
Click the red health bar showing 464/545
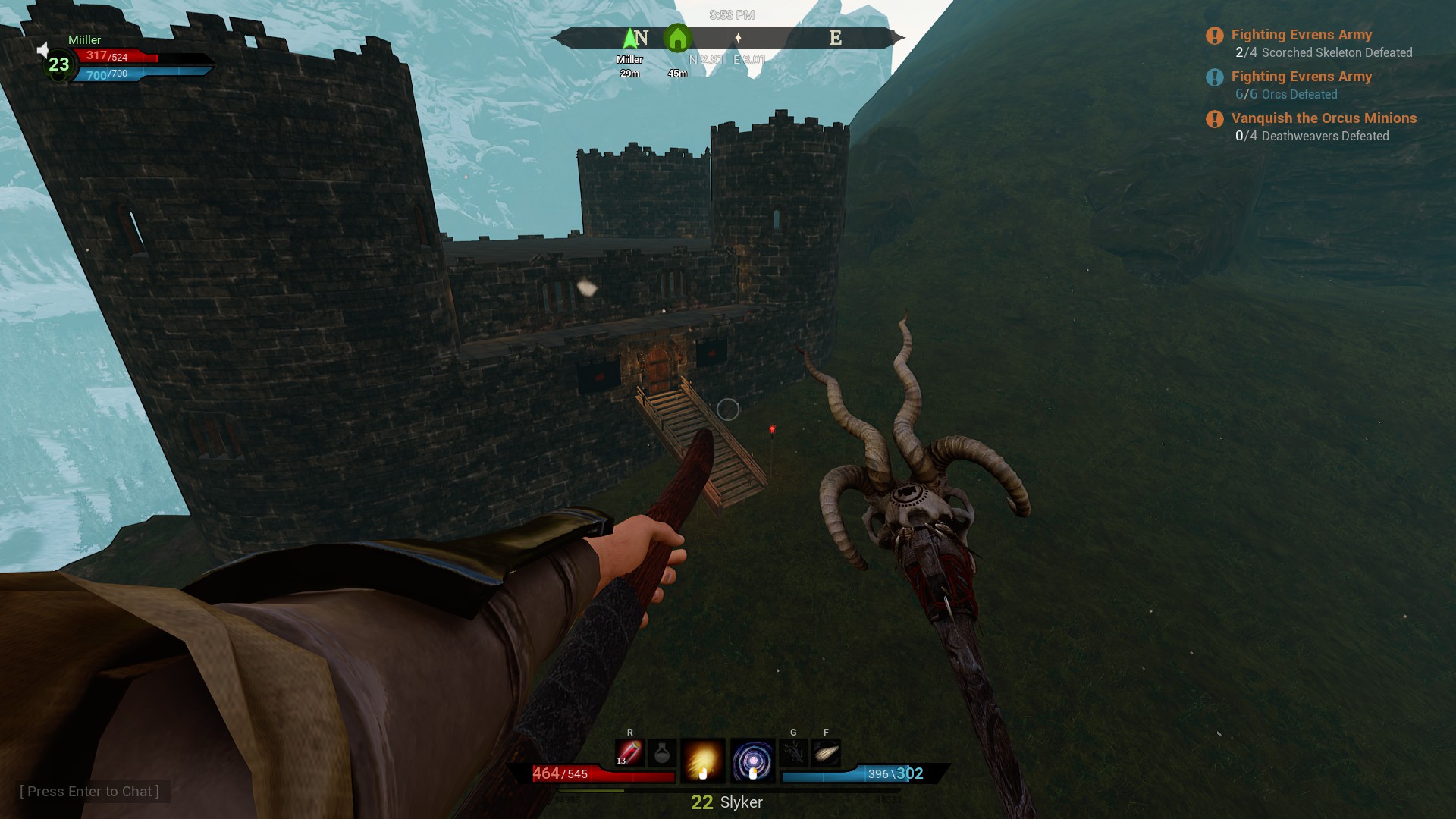click(599, 774)
